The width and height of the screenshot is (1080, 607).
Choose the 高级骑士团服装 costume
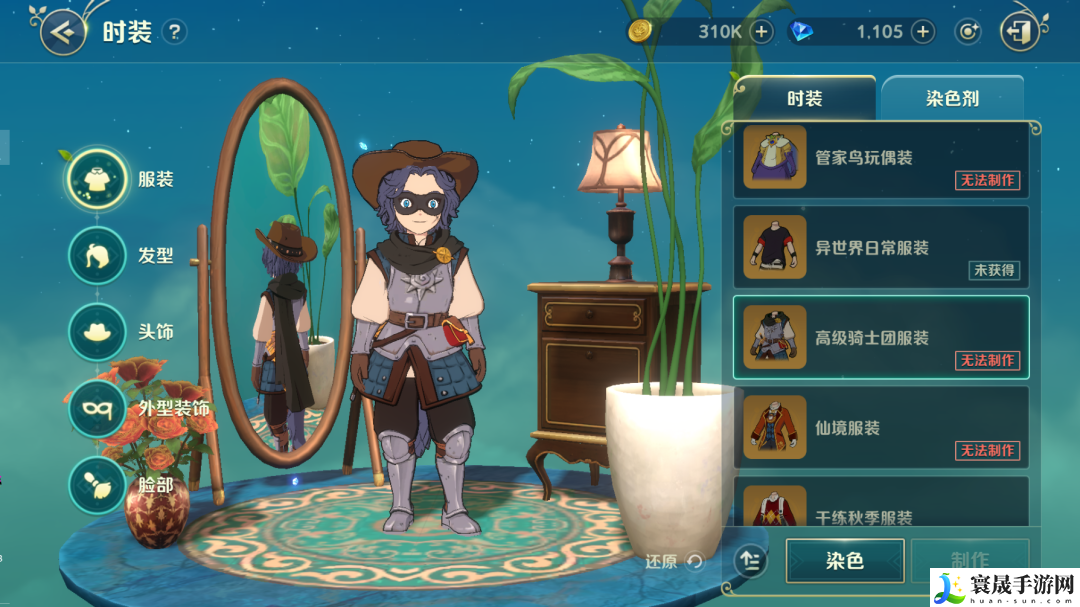click(881, 338)
